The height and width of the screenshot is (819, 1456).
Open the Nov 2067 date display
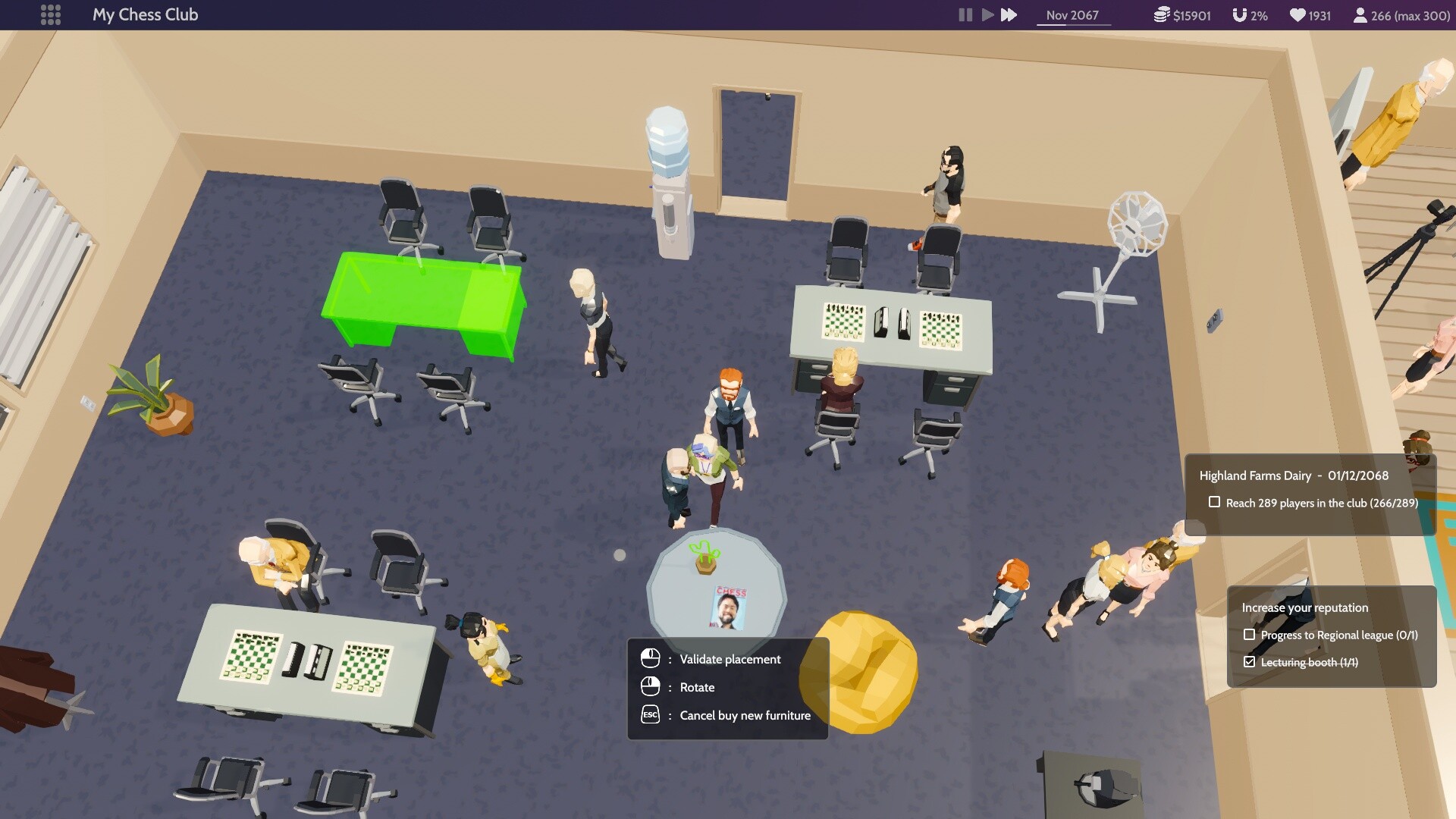tap(1072, 14)
